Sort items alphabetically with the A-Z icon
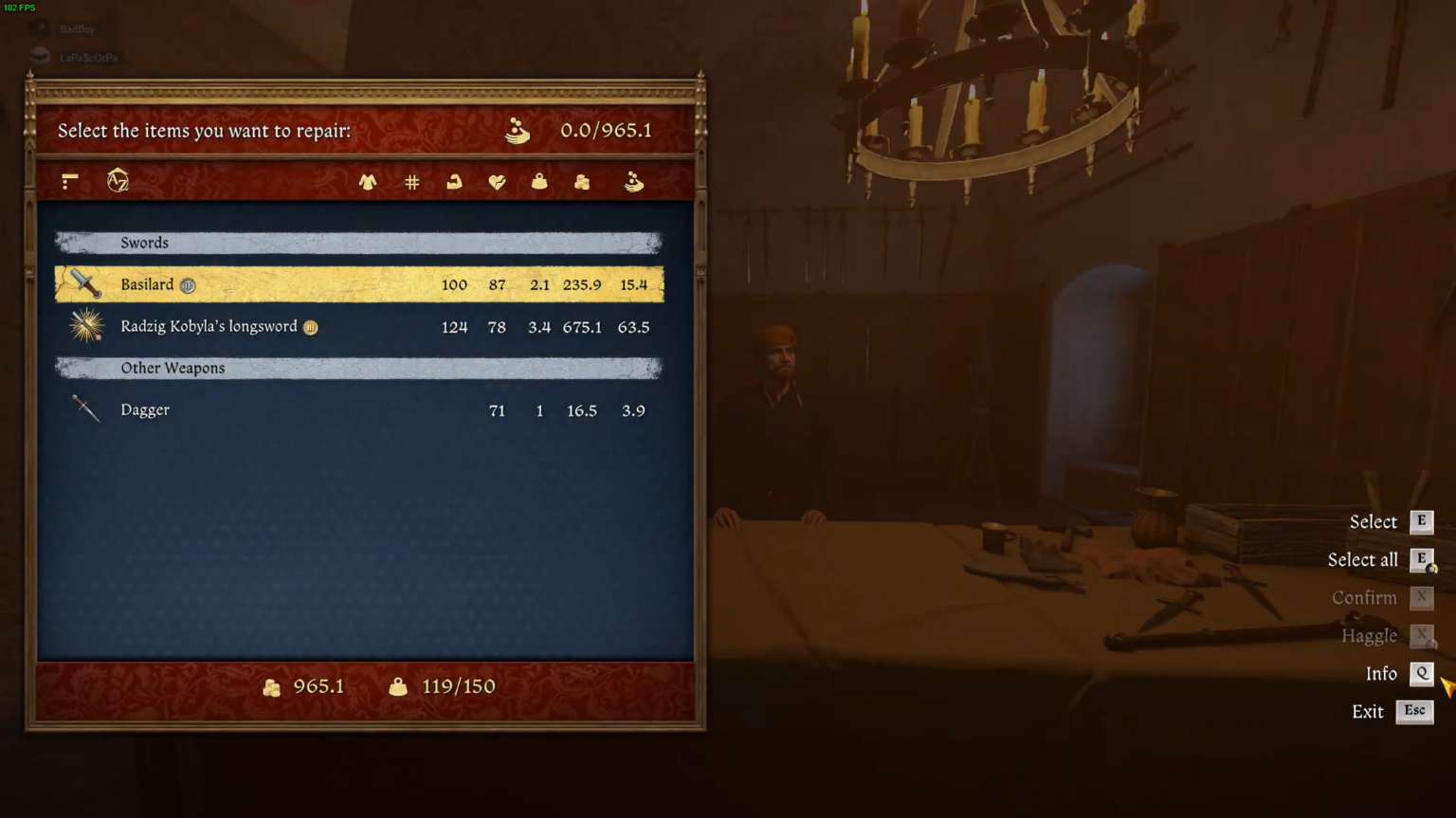This screenshot has height=818, width=1456. pos(118,182)
